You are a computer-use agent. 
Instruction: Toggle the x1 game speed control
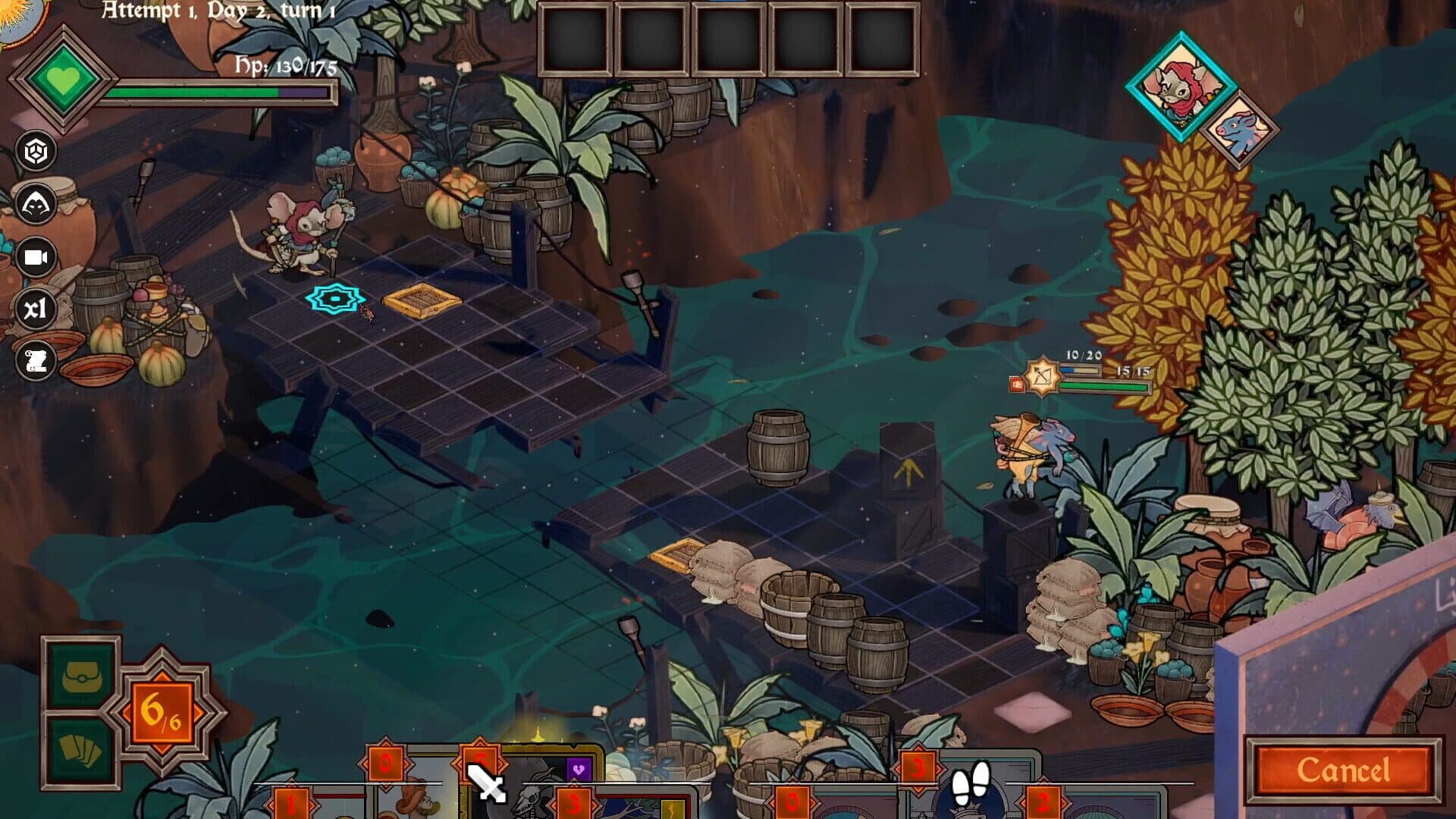pyautogui.click(x=36, y=309)
